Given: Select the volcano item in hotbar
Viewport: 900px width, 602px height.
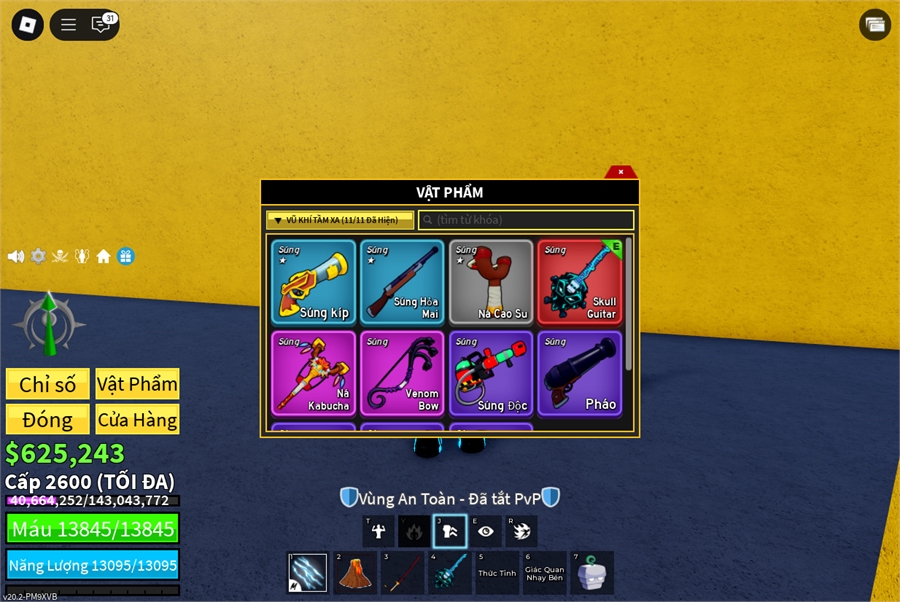Looking at the screenshot, I should click(x=353, y=574).
